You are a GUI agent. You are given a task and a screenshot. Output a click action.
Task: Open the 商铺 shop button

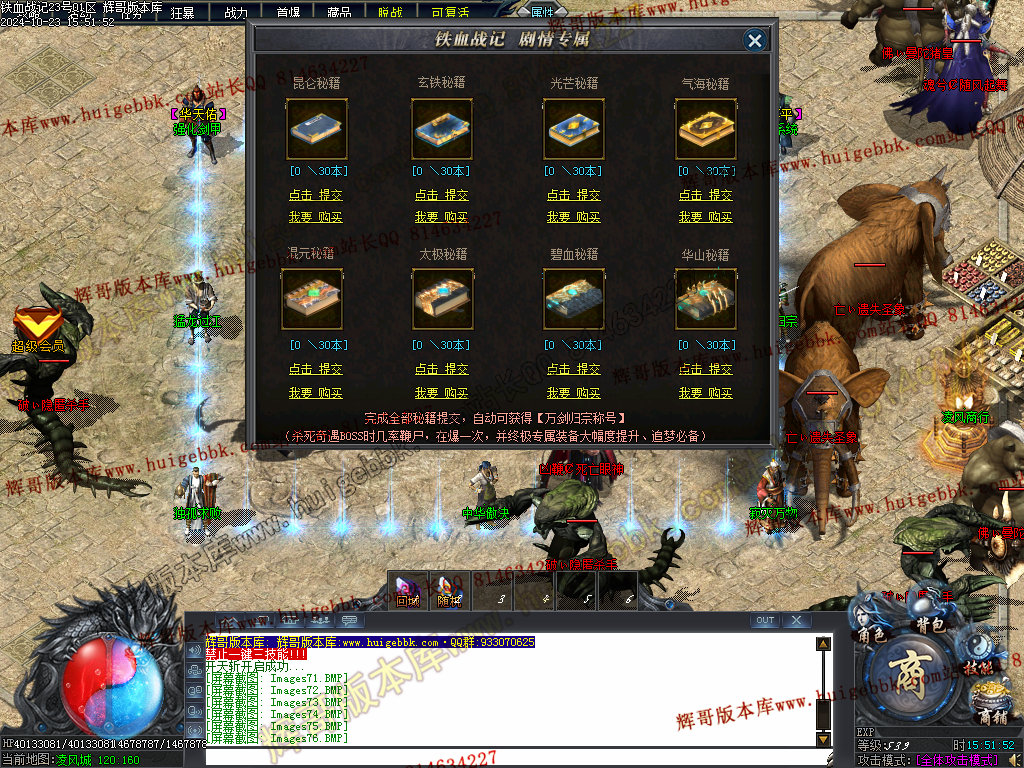coord(992,715)
